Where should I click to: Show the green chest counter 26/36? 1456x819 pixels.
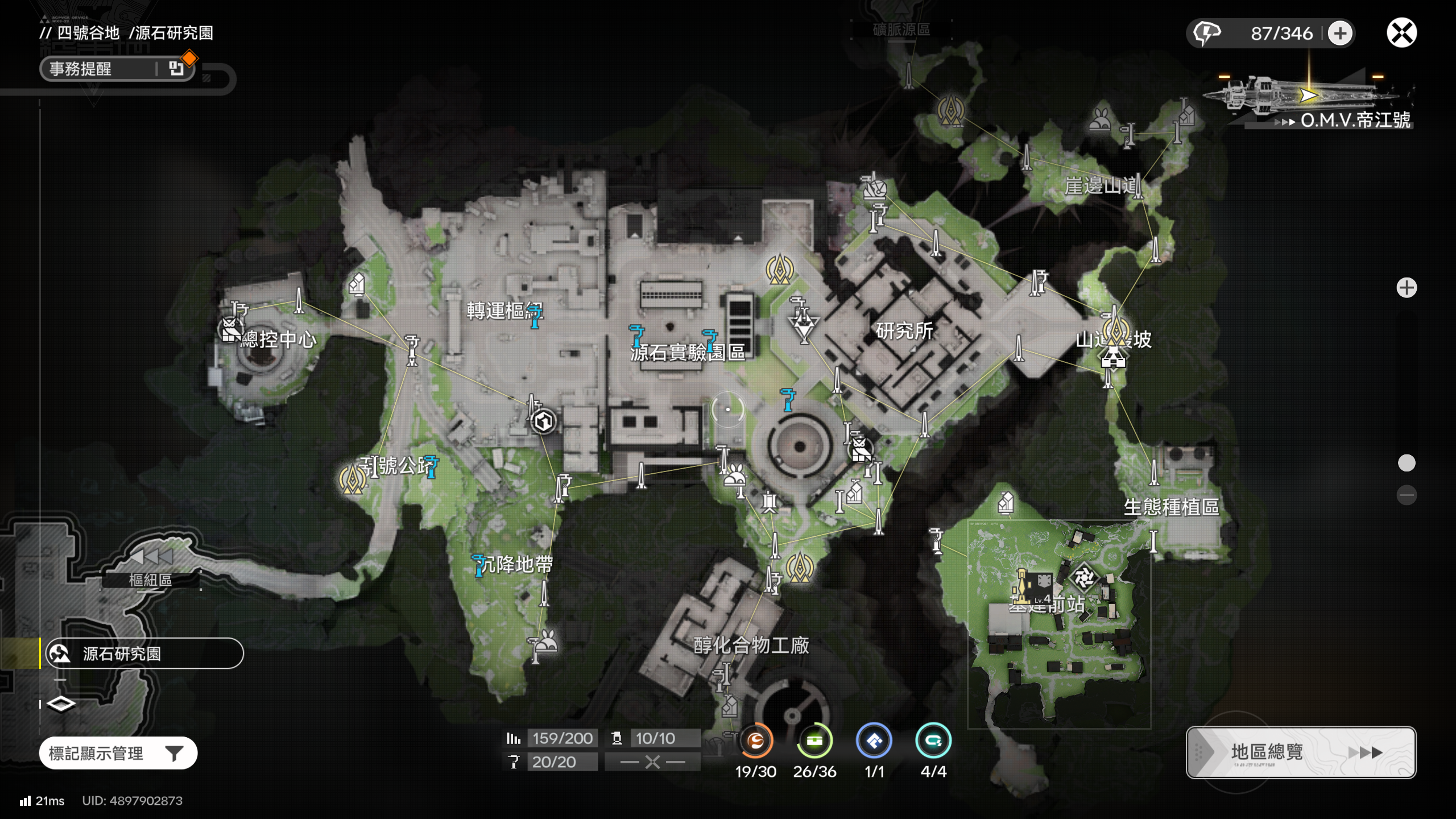pyautogui.click(x=814, y=741)
